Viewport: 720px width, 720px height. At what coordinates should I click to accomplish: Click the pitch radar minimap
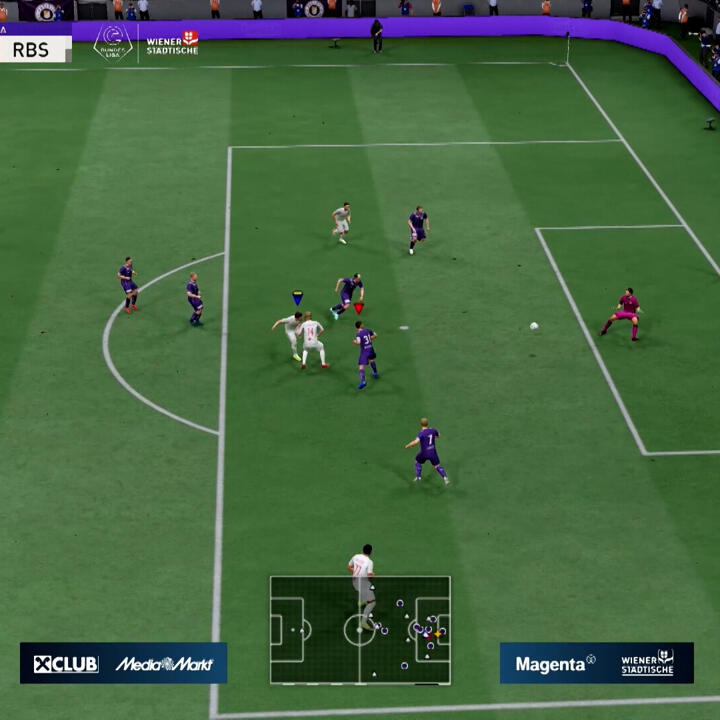pyautogui.click(x=360, y=630)
